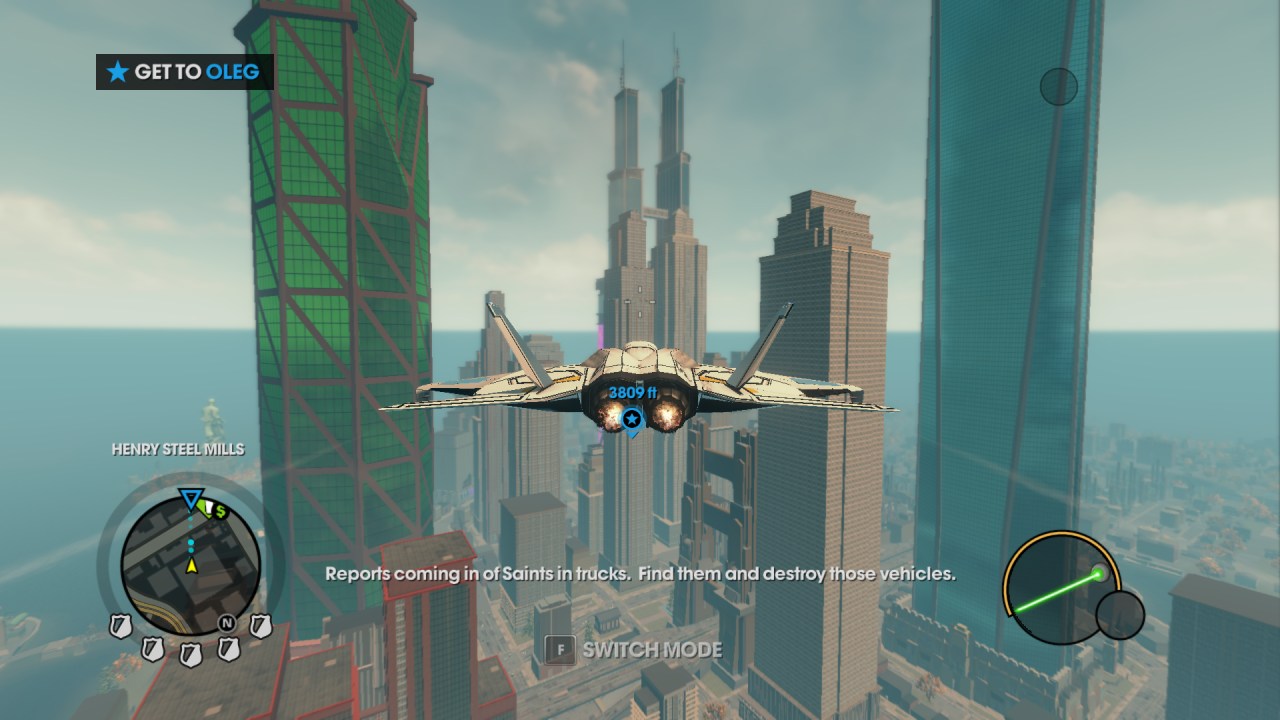Click the green dollar sign minimap icon
This screenshot has height=720, width=1280.
point(220,511)
